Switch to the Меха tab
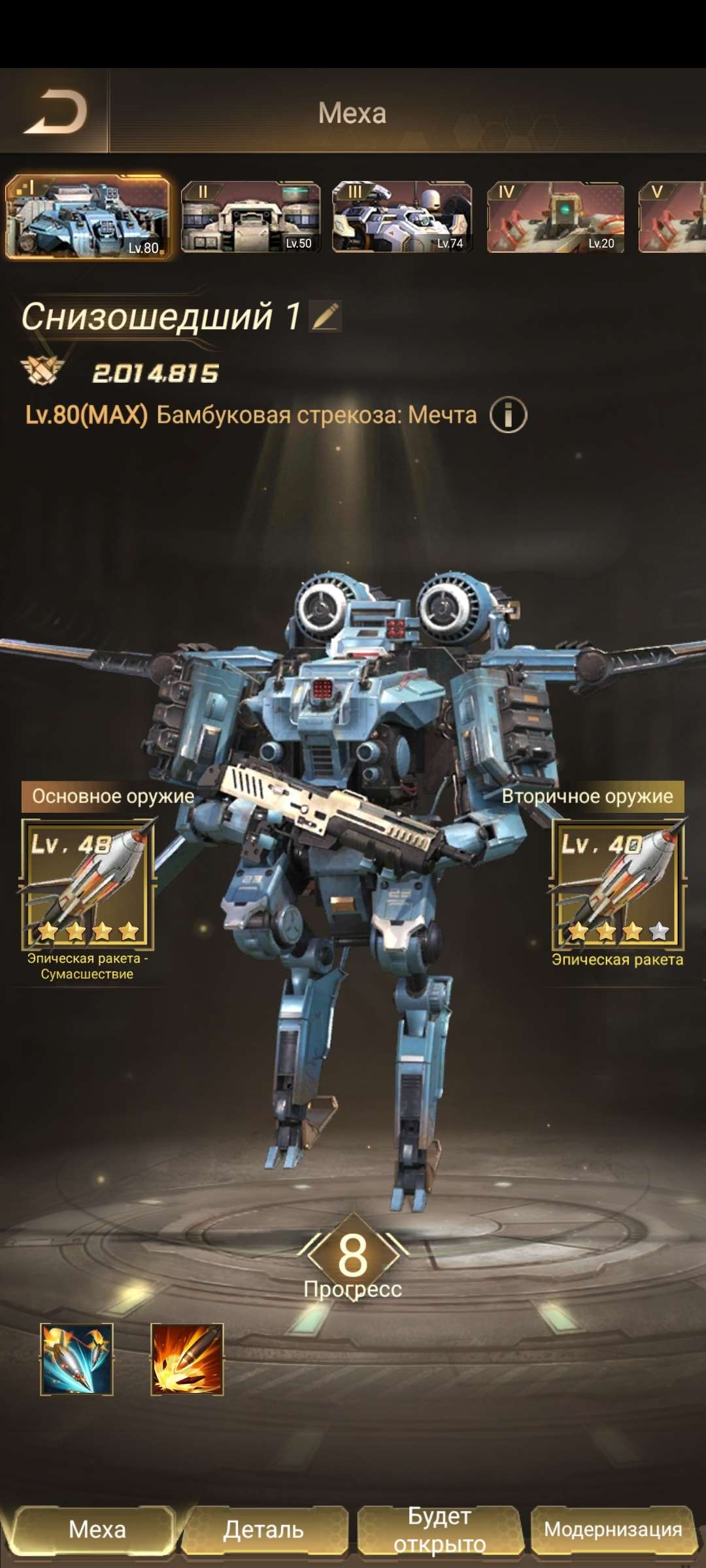This screenshot has height=1568, width=706. tap(97, 1529)
